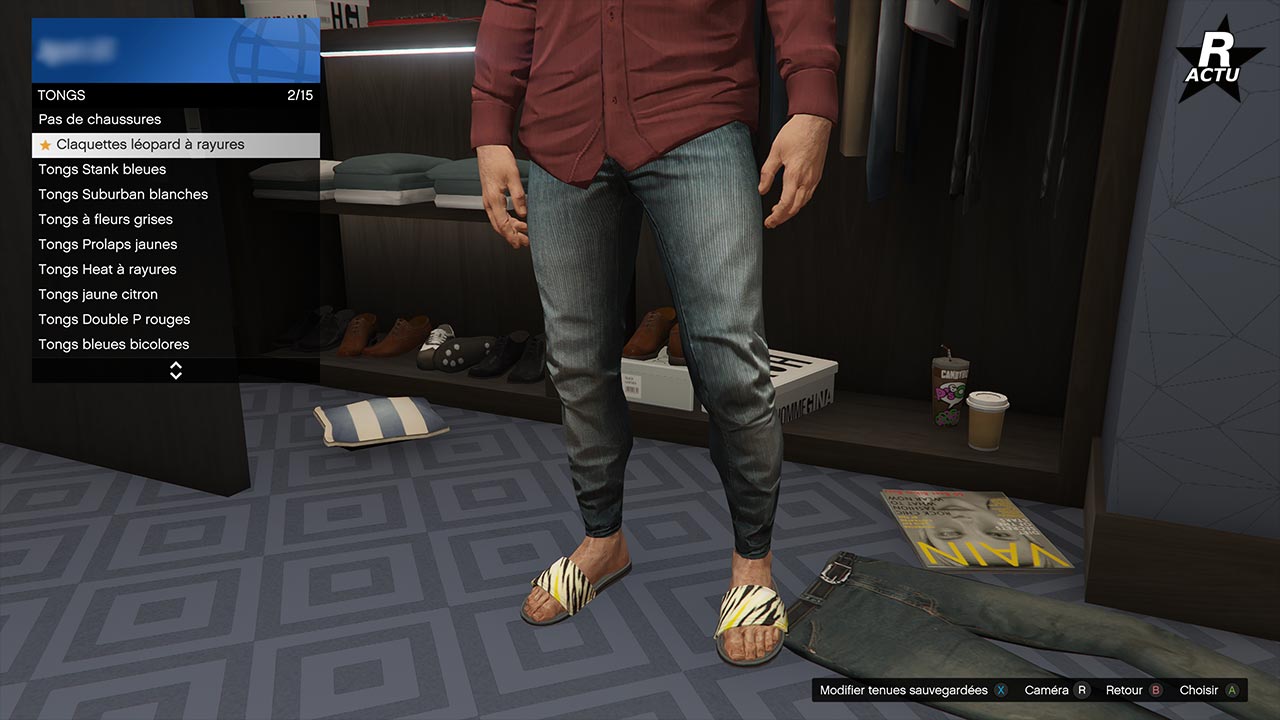Choose Tongs à fleurs grises
Screen dimensions: 1280x720
(x=105, y=220)
